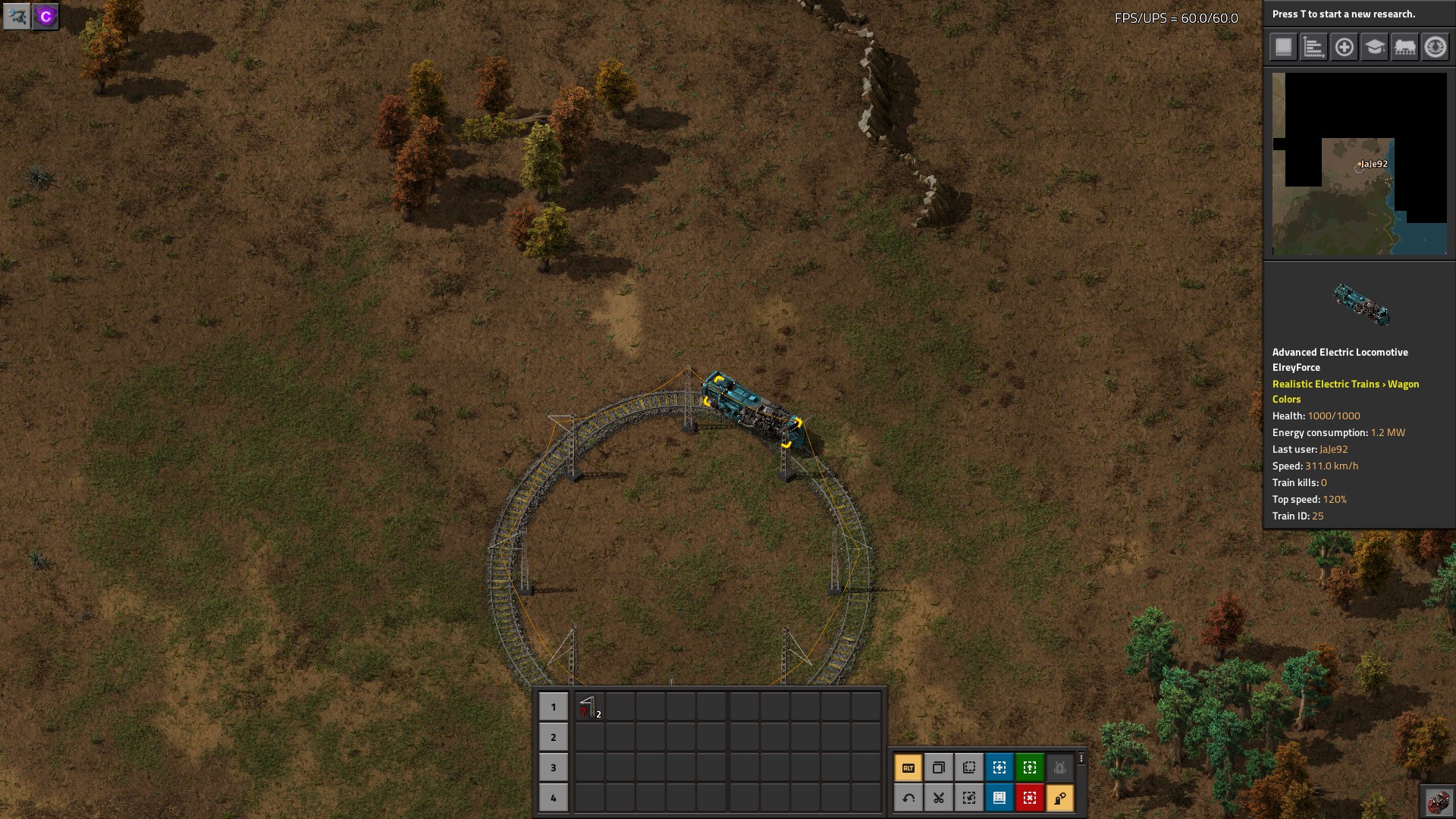Activate the undo arrow shortcut
This screenshot has width=1456, height=819.
point(908,798)
